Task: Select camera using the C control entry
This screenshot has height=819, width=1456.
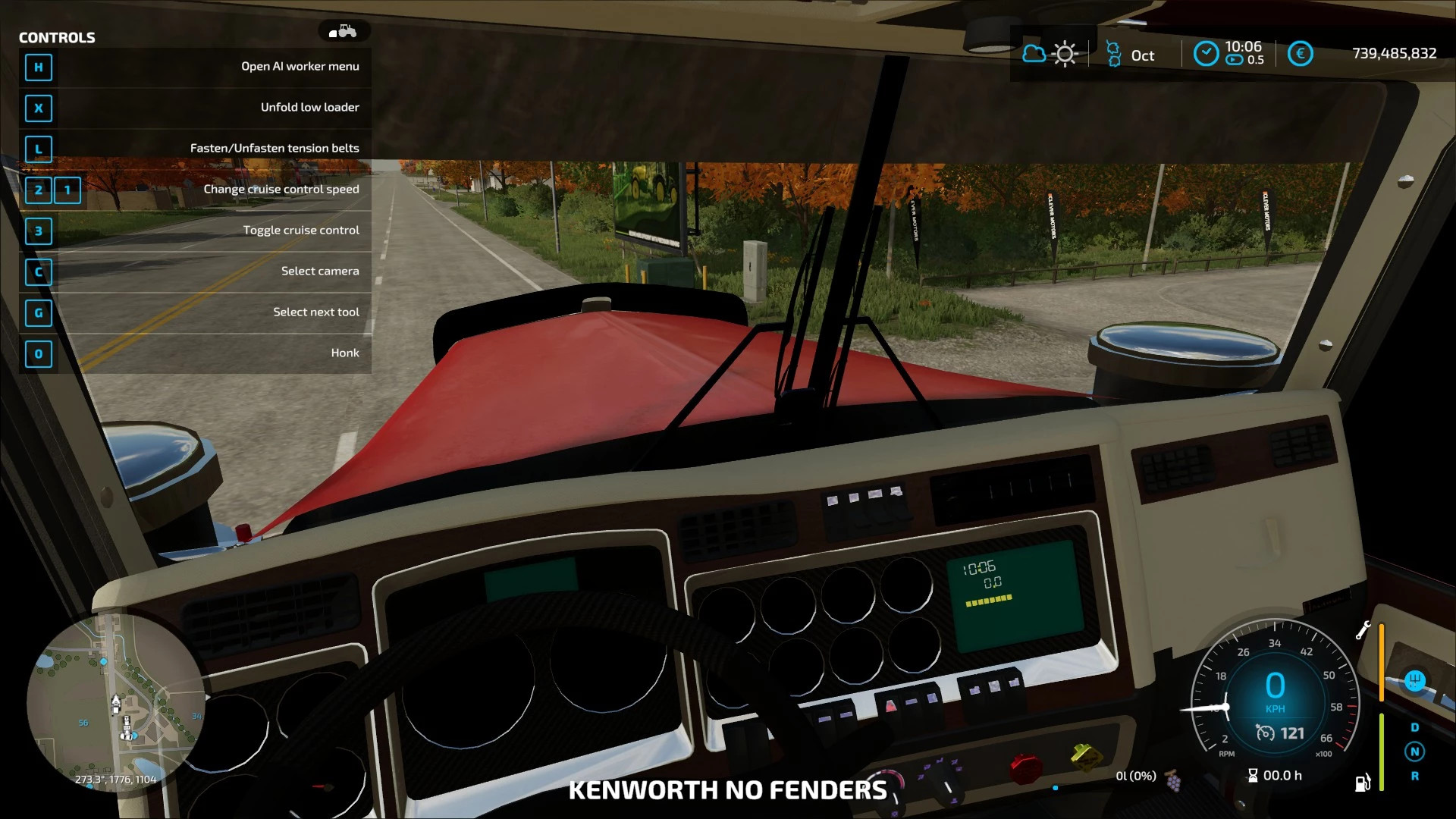Action: point(39,272)
